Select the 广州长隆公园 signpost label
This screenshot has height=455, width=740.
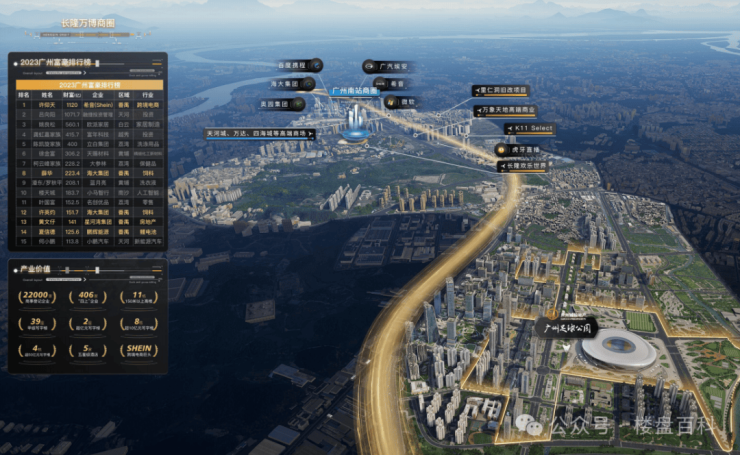click(567, 327)
